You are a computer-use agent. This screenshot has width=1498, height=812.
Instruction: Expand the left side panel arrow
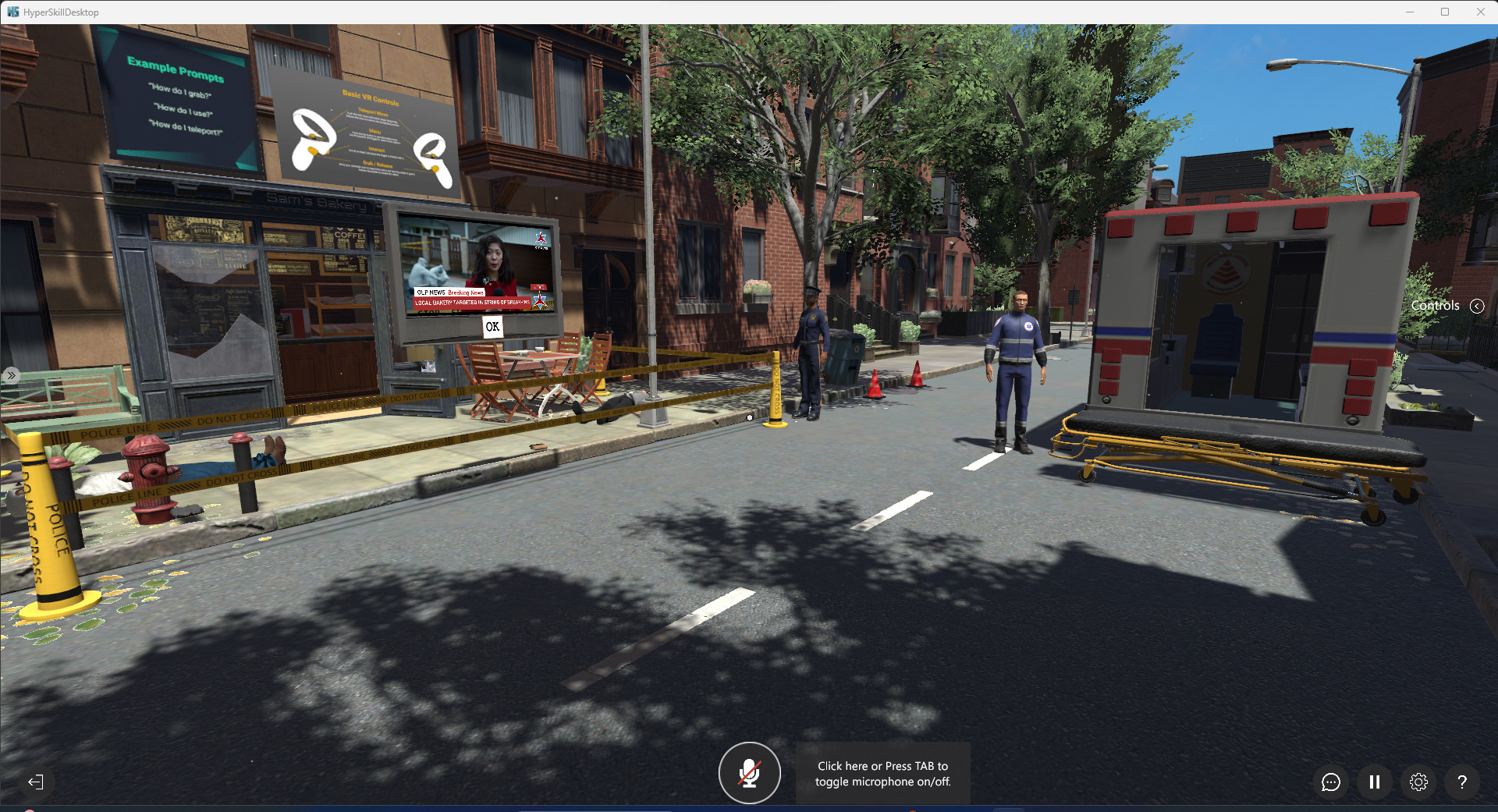pos(11,375)
